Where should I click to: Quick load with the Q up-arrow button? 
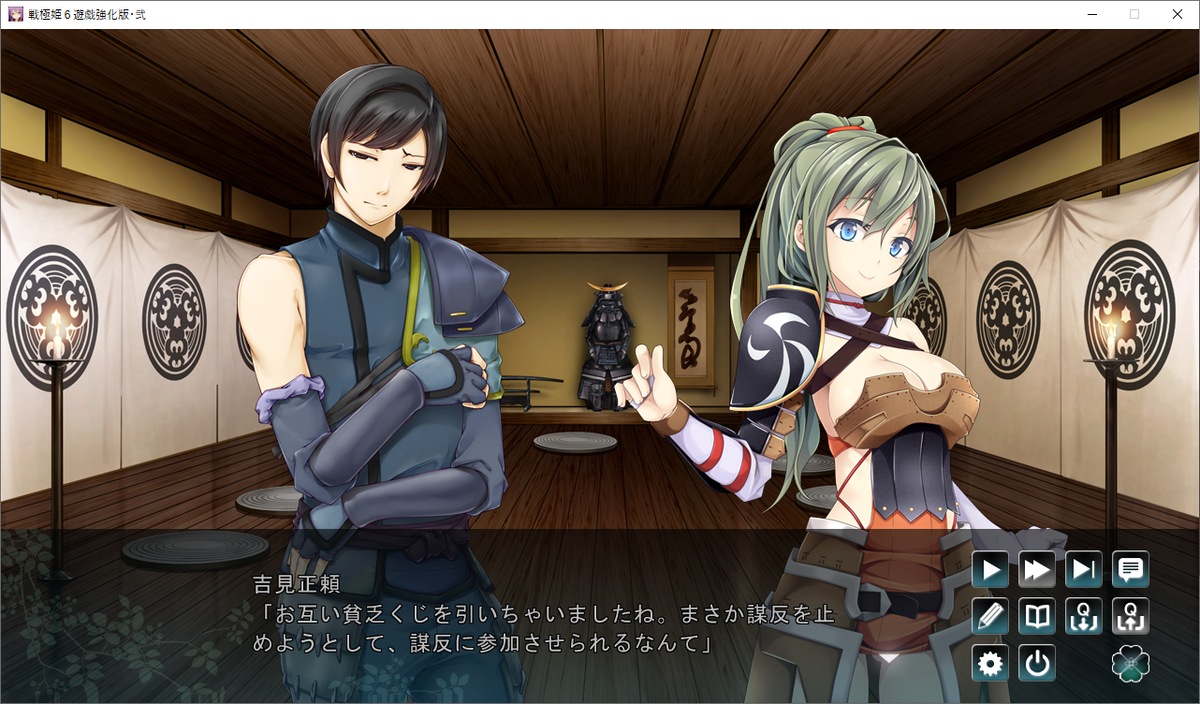click(x=1131, y=616)
